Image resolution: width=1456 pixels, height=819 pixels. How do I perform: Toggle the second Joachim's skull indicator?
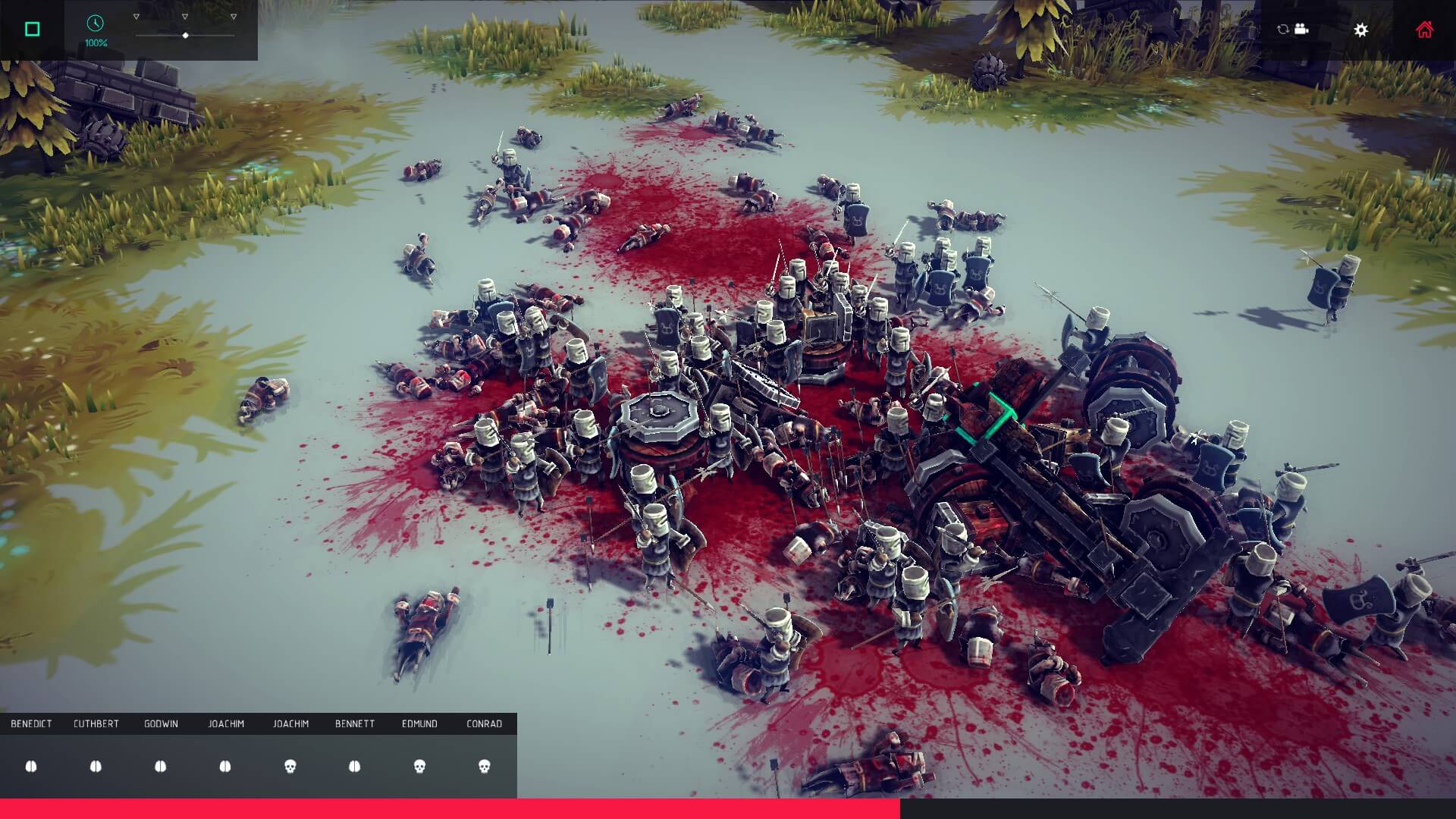point(289,767)
